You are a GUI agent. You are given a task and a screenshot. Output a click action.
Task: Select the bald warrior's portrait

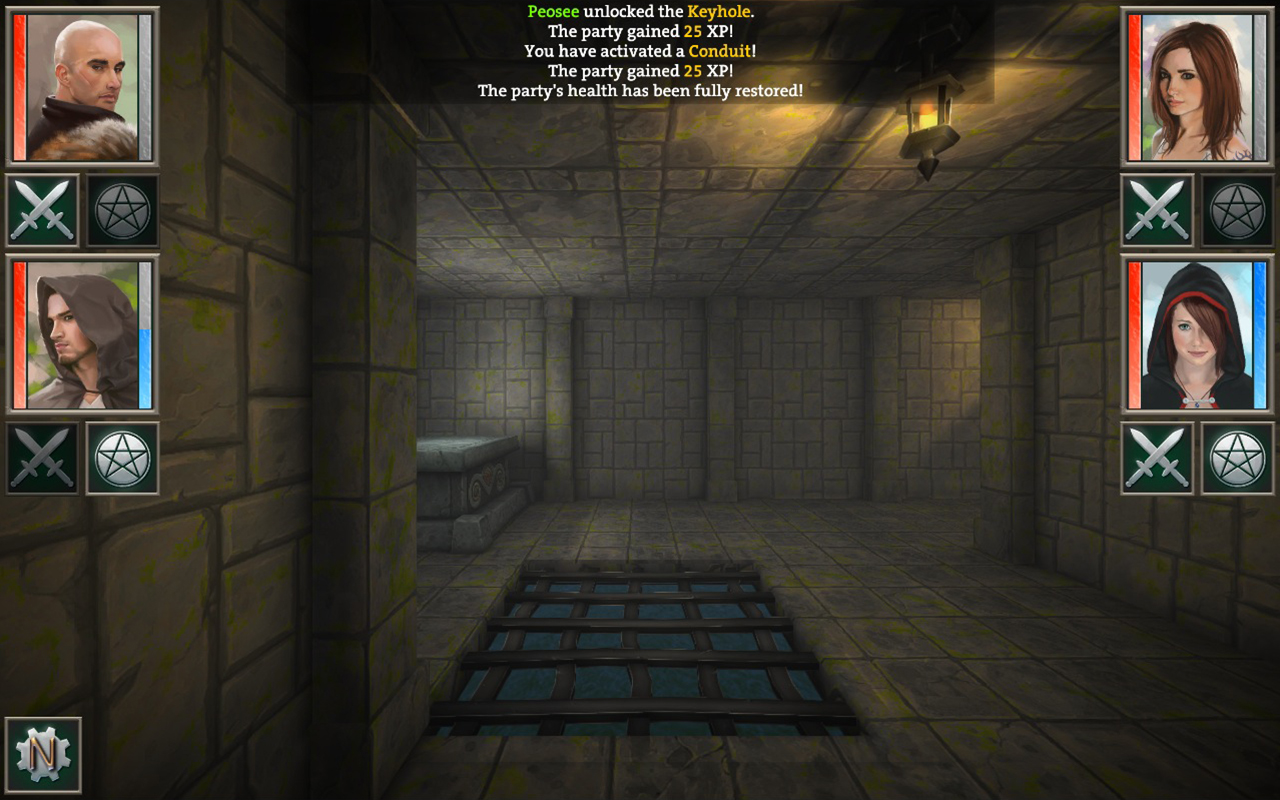[83, 85]
